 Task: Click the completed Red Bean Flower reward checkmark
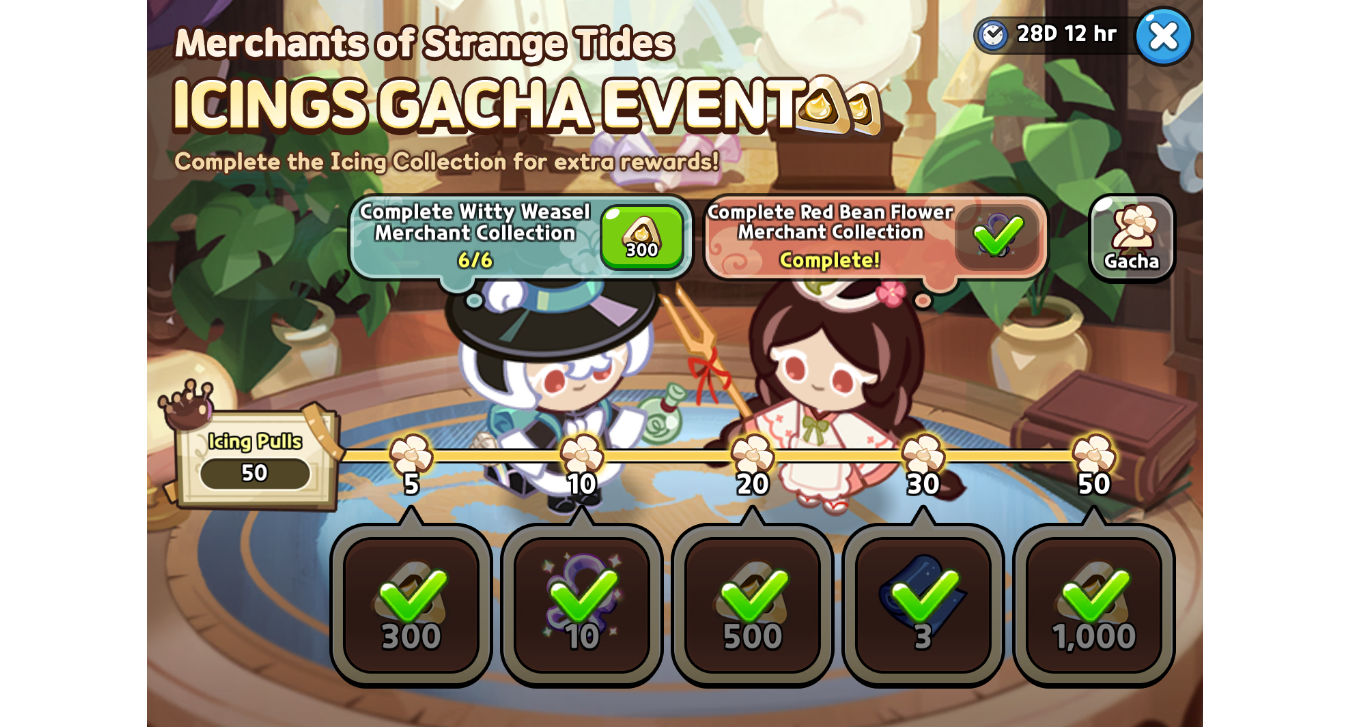(x=997, y=238)
